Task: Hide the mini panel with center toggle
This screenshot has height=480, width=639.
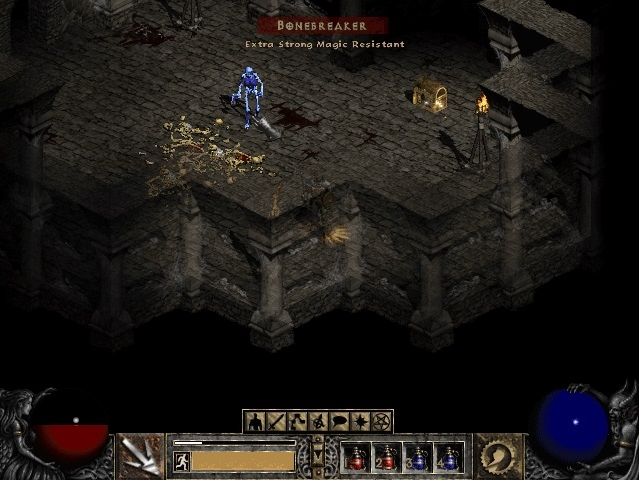Action: pyautogui.click(x=318, y=456)
